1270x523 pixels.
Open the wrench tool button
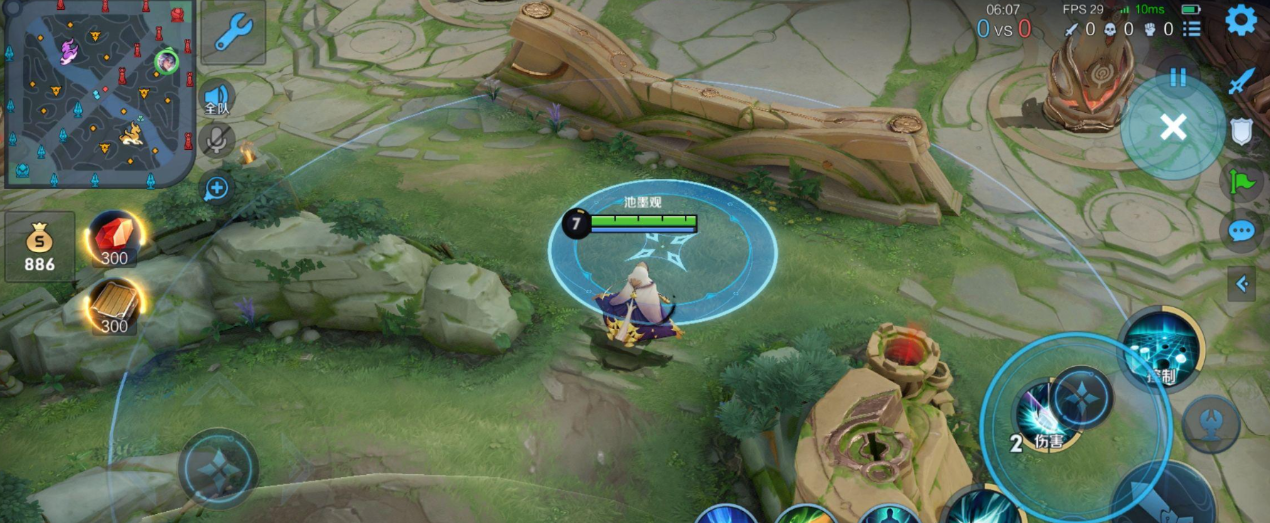click(233, 34)
